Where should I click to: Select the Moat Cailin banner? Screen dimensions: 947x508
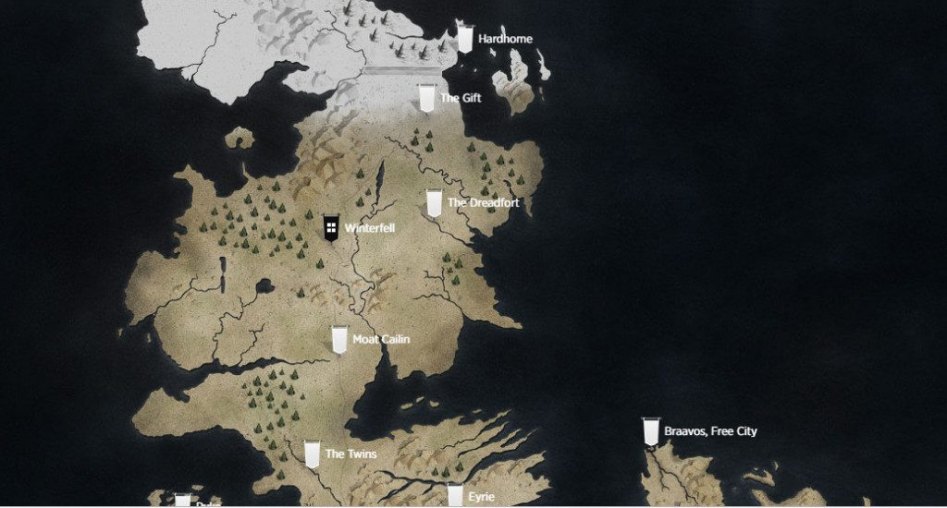point(340,339)
